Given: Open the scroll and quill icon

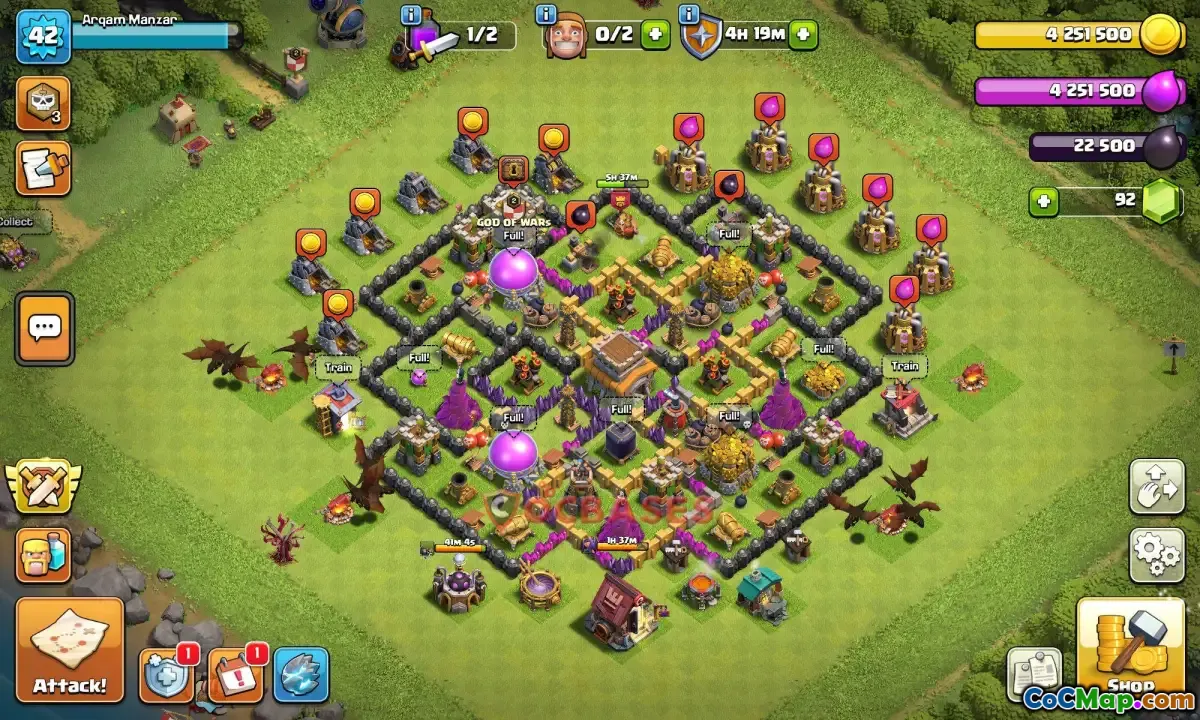Looking at the screenshot, I should pyautogui.click(x=43, y=168).
